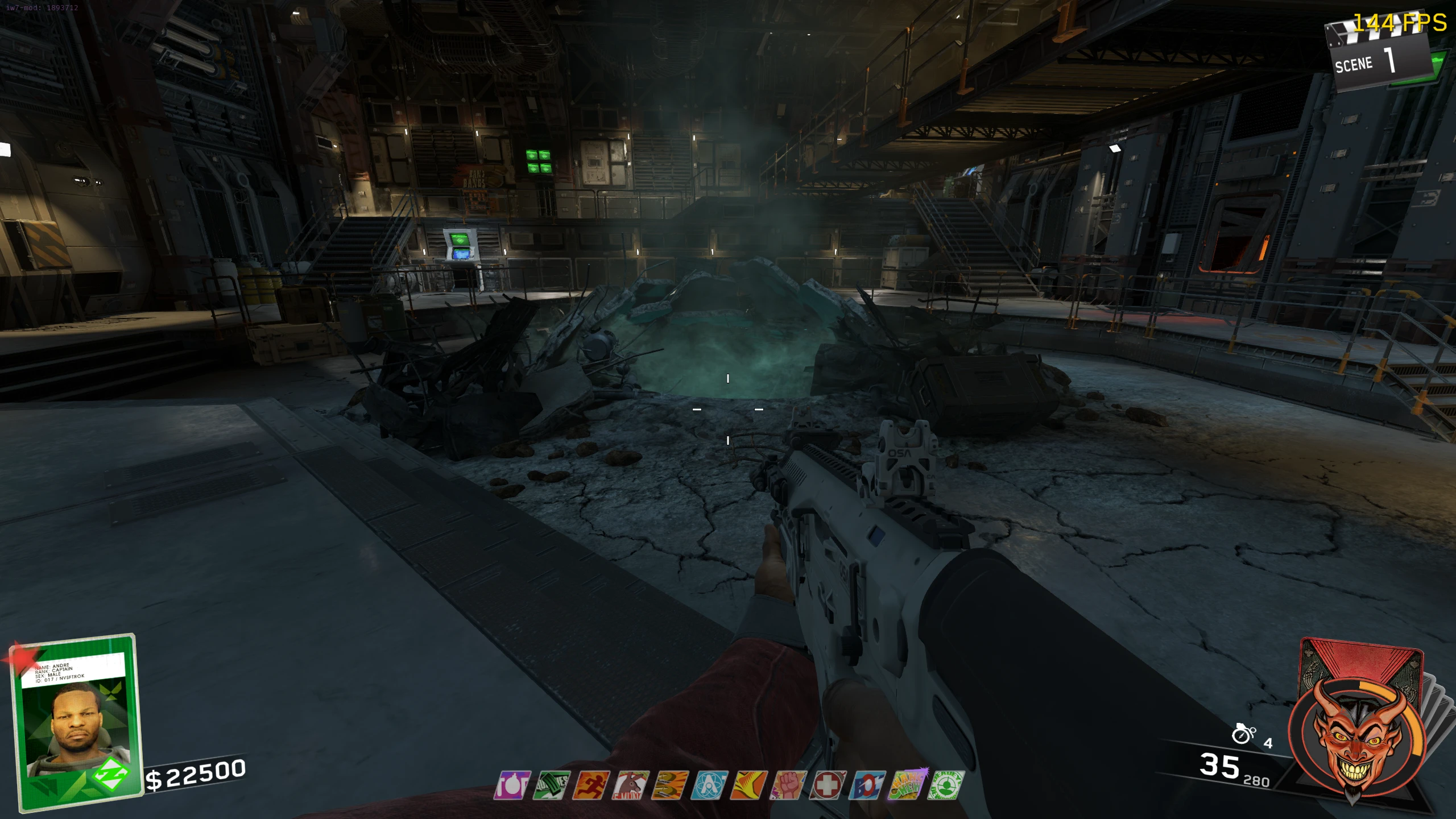Image resolution: width=1456 pixels, height=819 pixels.
Task: Select the Mule Munchies donkey perk
Action: point(631,785)
